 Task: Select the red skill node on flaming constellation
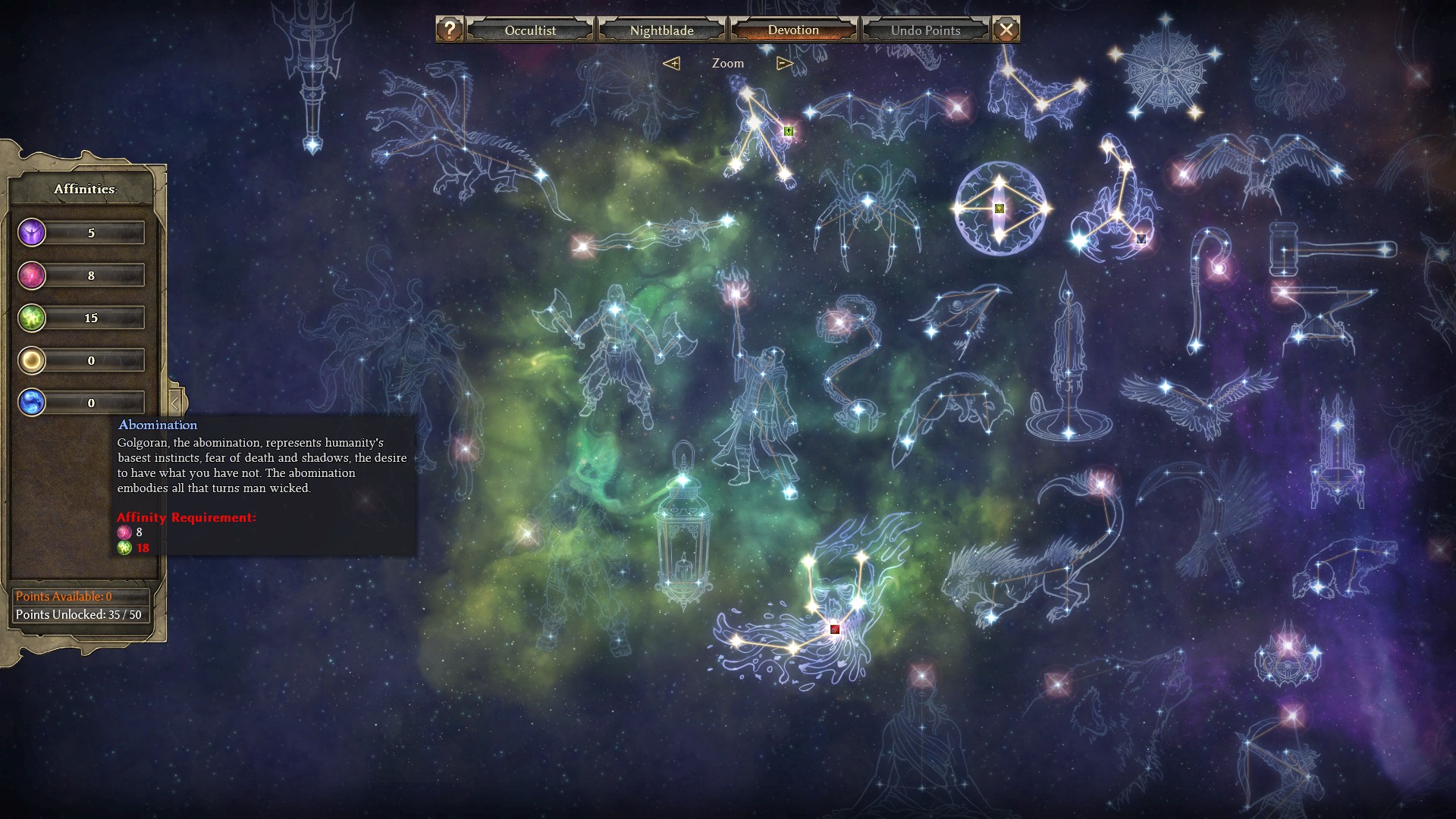(835, 629)
